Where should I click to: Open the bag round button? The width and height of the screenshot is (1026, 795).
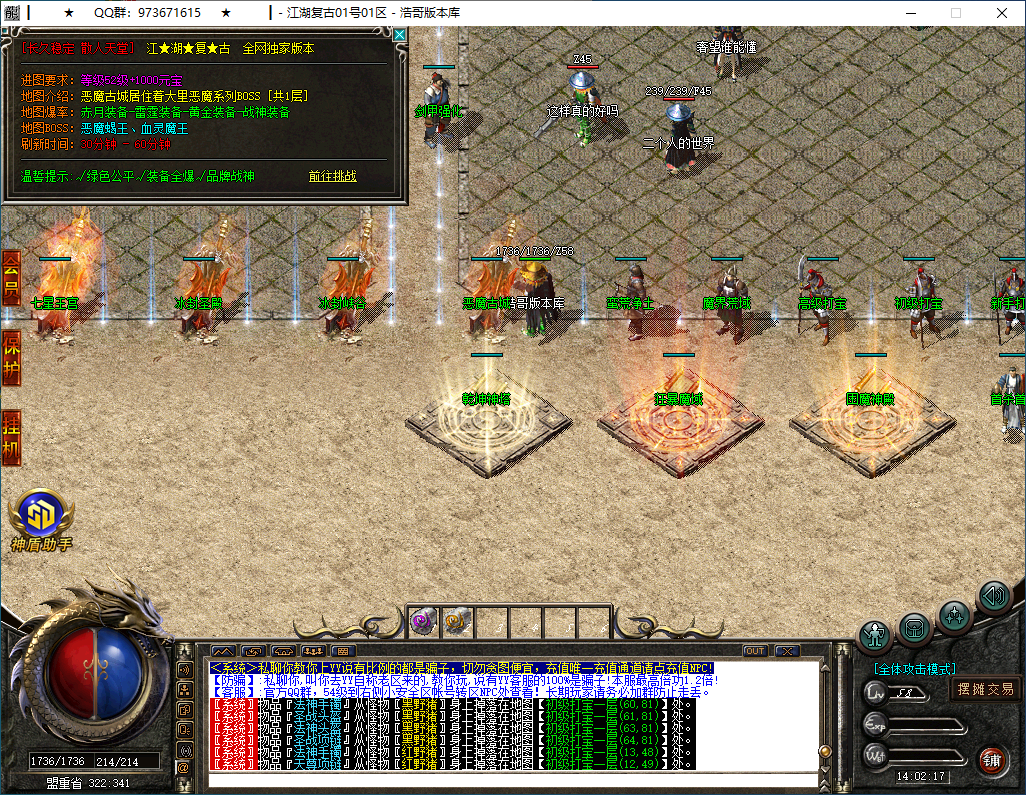[x=914, y=628]
